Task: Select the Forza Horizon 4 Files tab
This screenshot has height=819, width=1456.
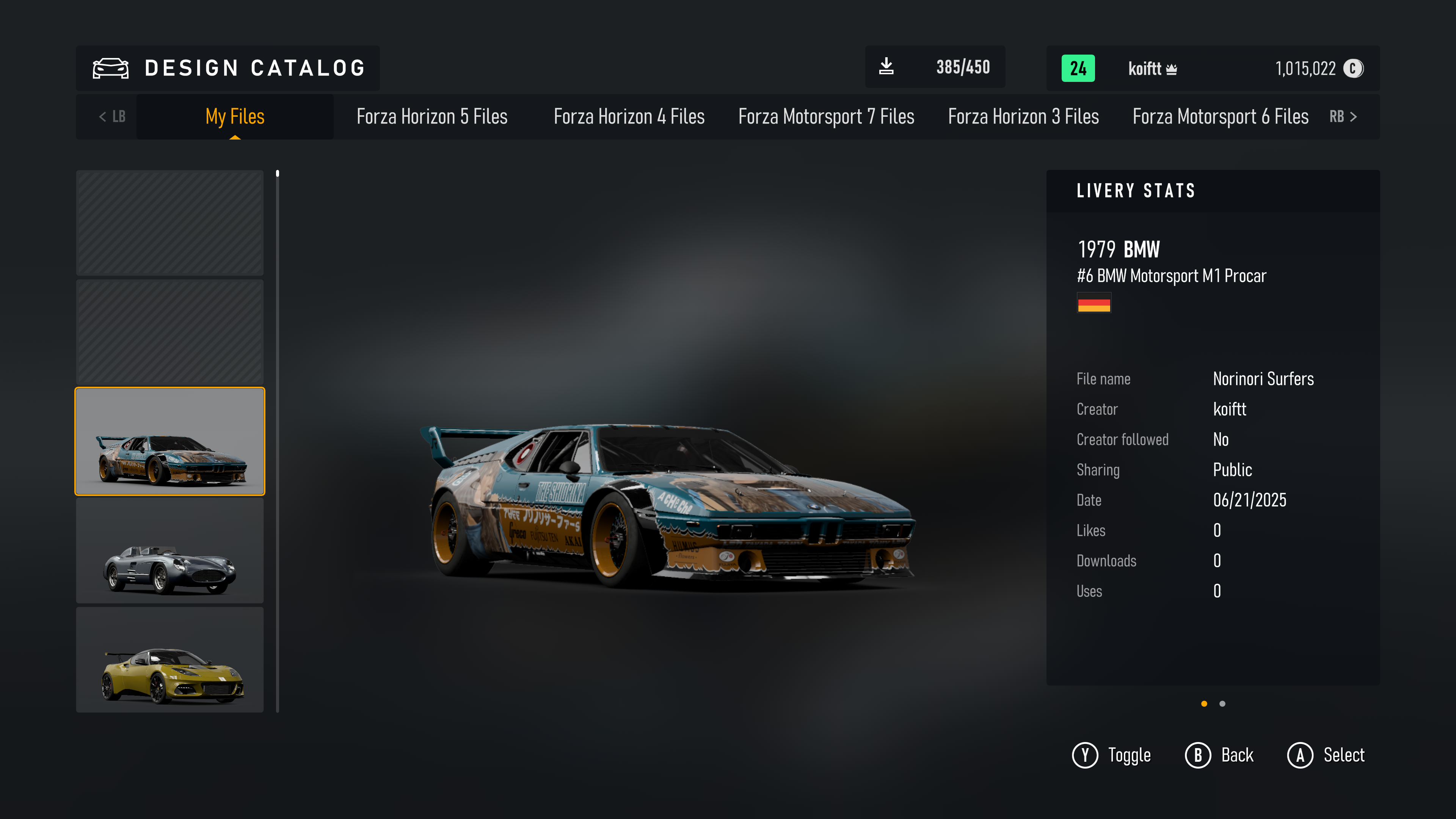Action: click(629, 116)
